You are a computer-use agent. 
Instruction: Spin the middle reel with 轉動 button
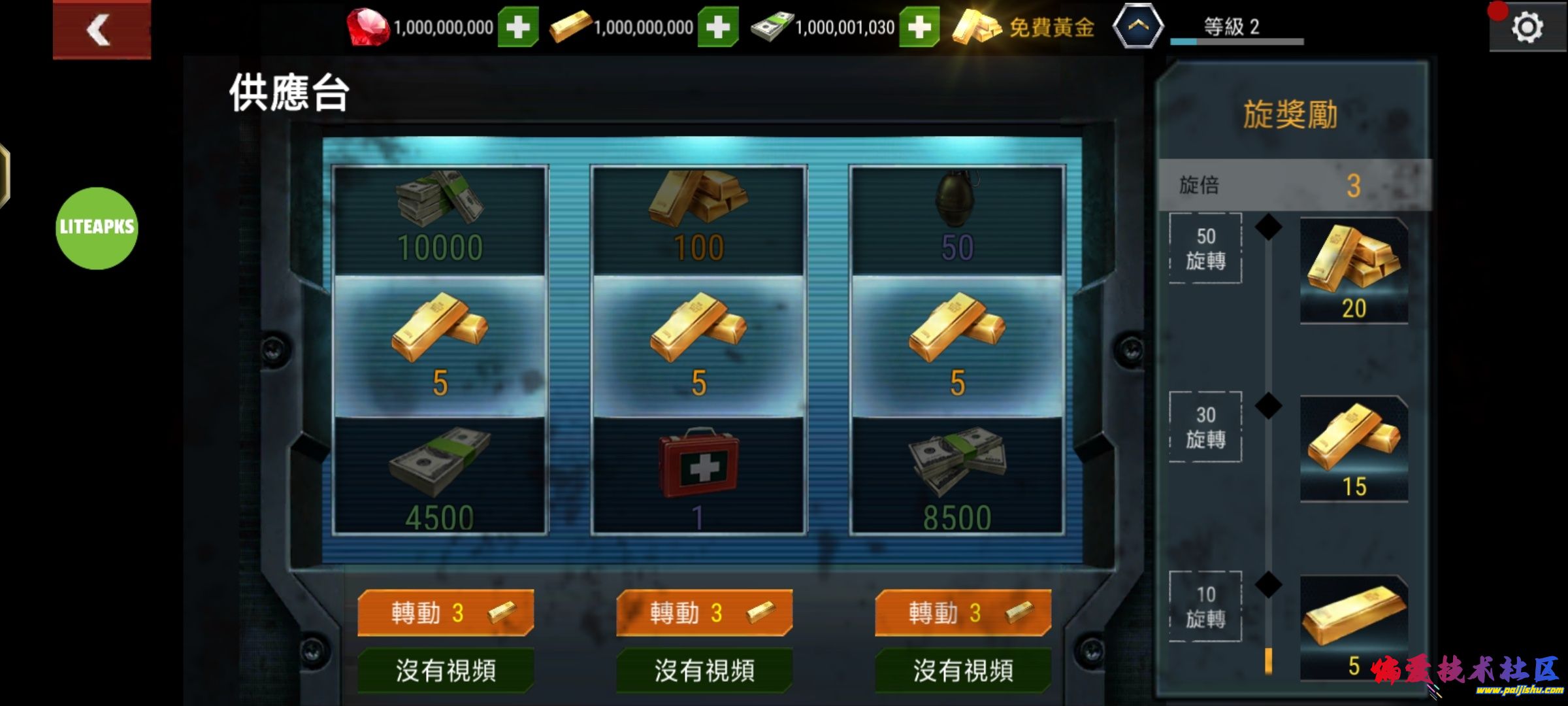[x=704, y=613]
